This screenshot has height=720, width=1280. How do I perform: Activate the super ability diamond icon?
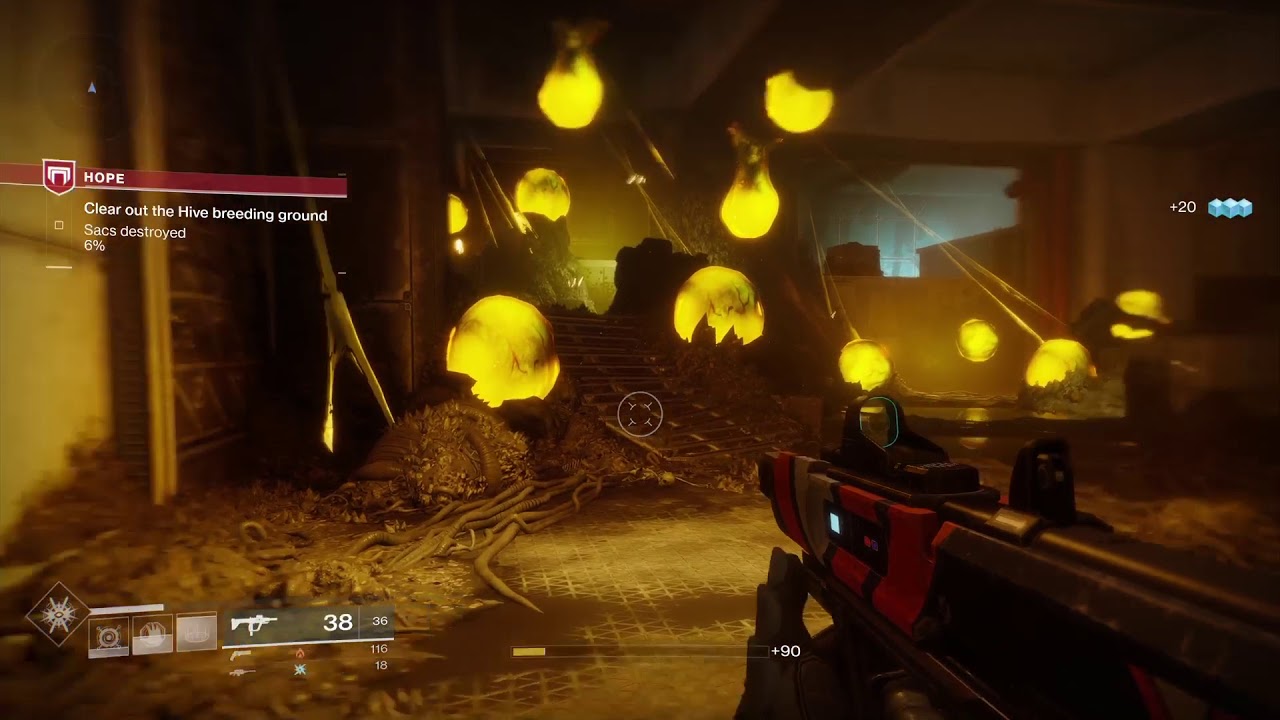tap(57, 612)
